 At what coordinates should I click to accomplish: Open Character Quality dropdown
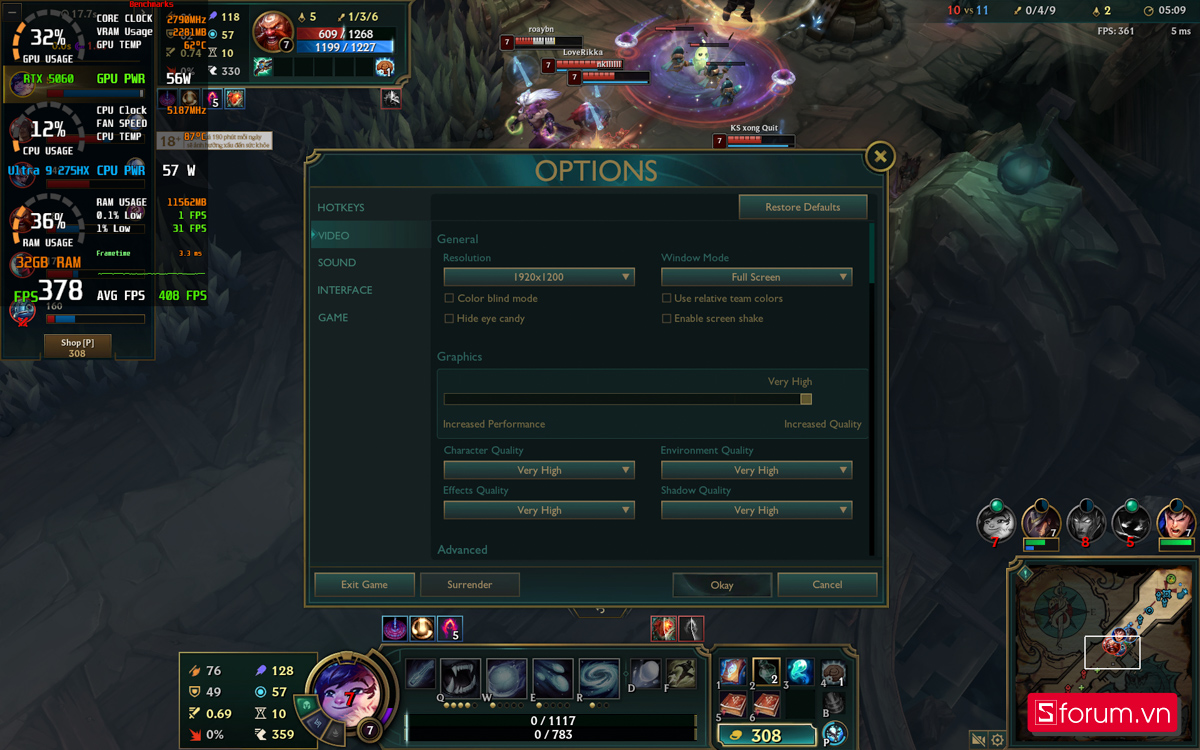(539, 470)
